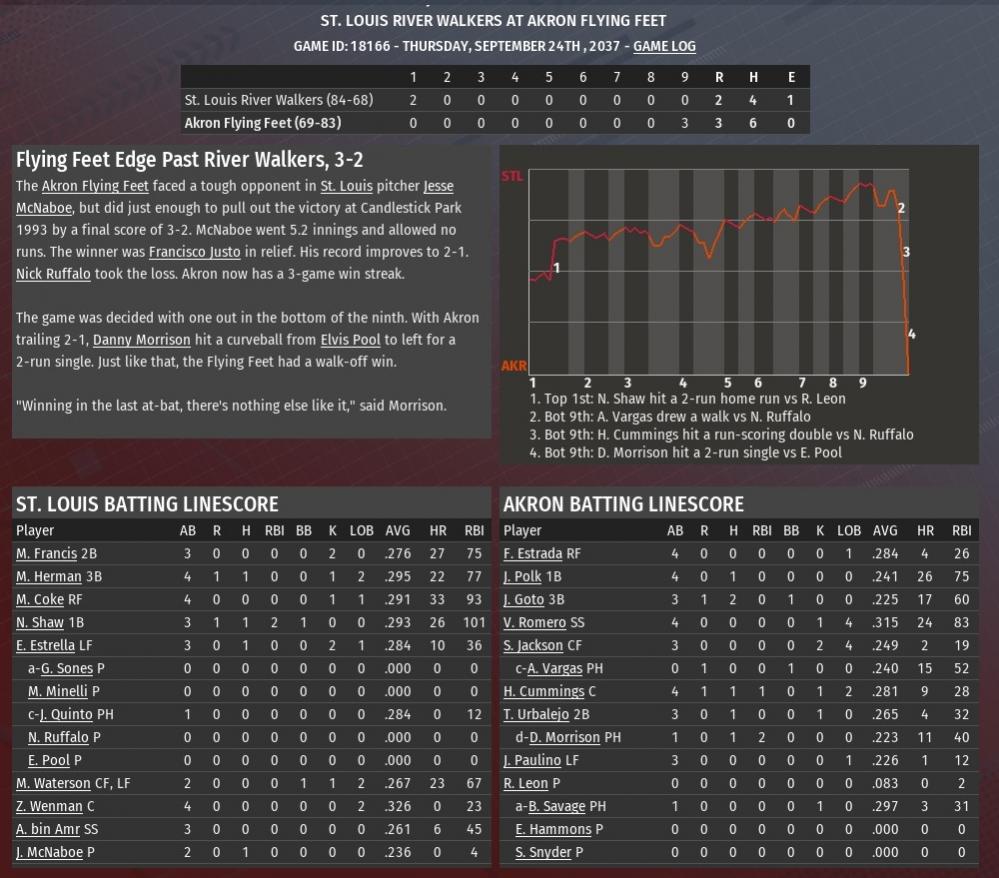Select Danny Morrison link in recap text
The image size is (999, 878).
[141, 340]
